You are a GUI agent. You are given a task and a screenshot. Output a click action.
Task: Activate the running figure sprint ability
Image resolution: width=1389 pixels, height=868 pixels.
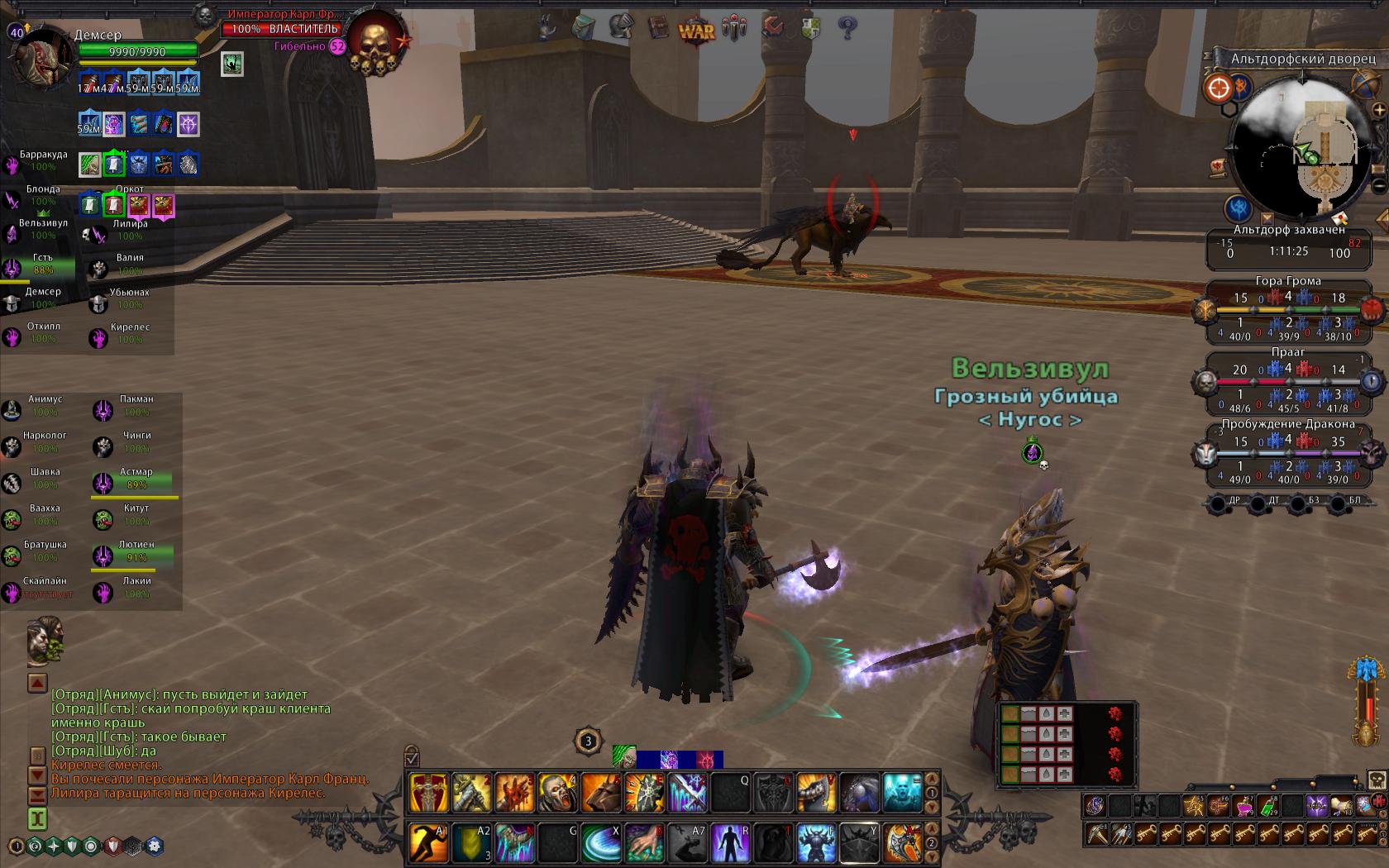pos(429,843)
